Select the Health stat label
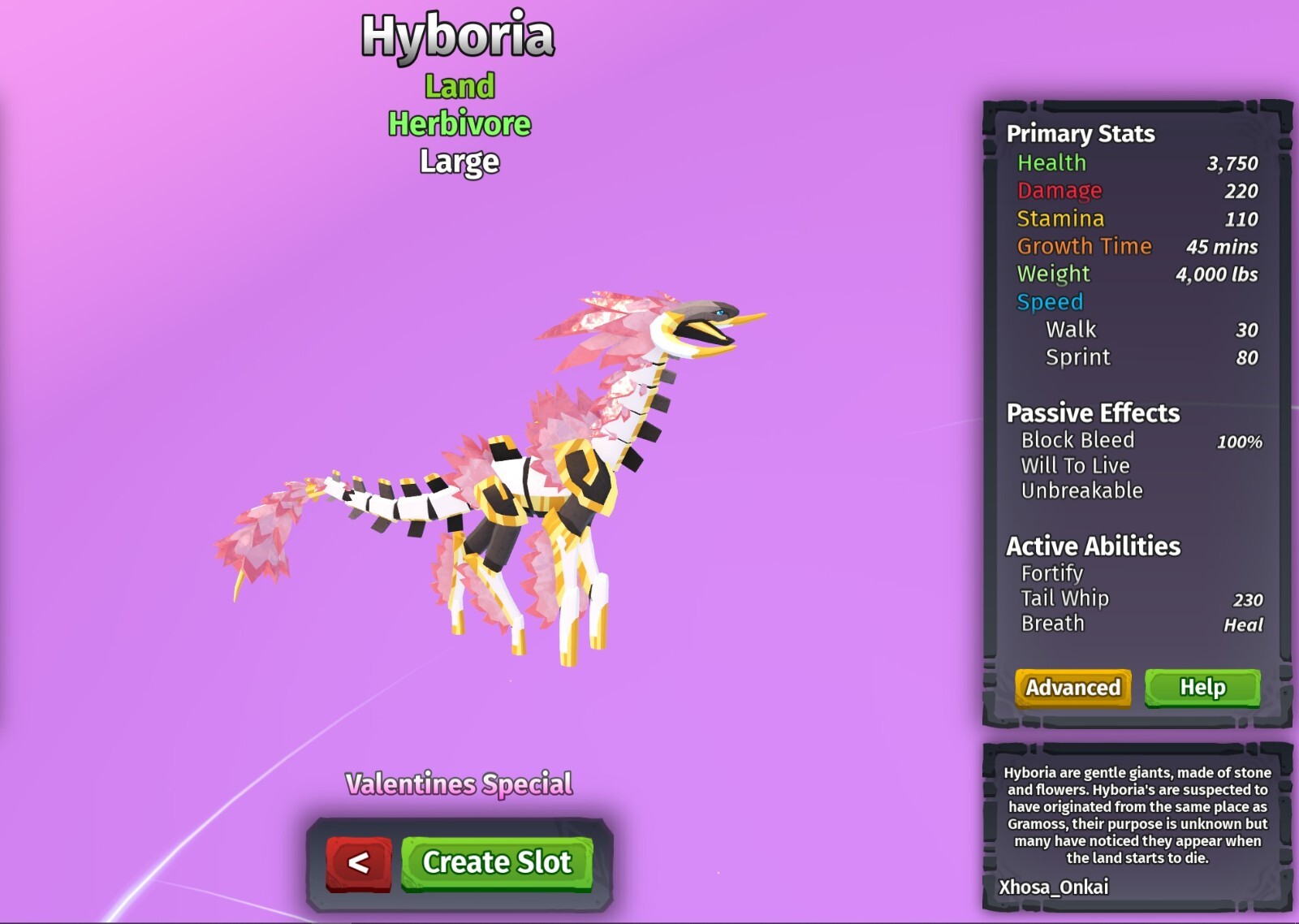The width and height of the screenshot is (1299, 924). pos(1051,163)
